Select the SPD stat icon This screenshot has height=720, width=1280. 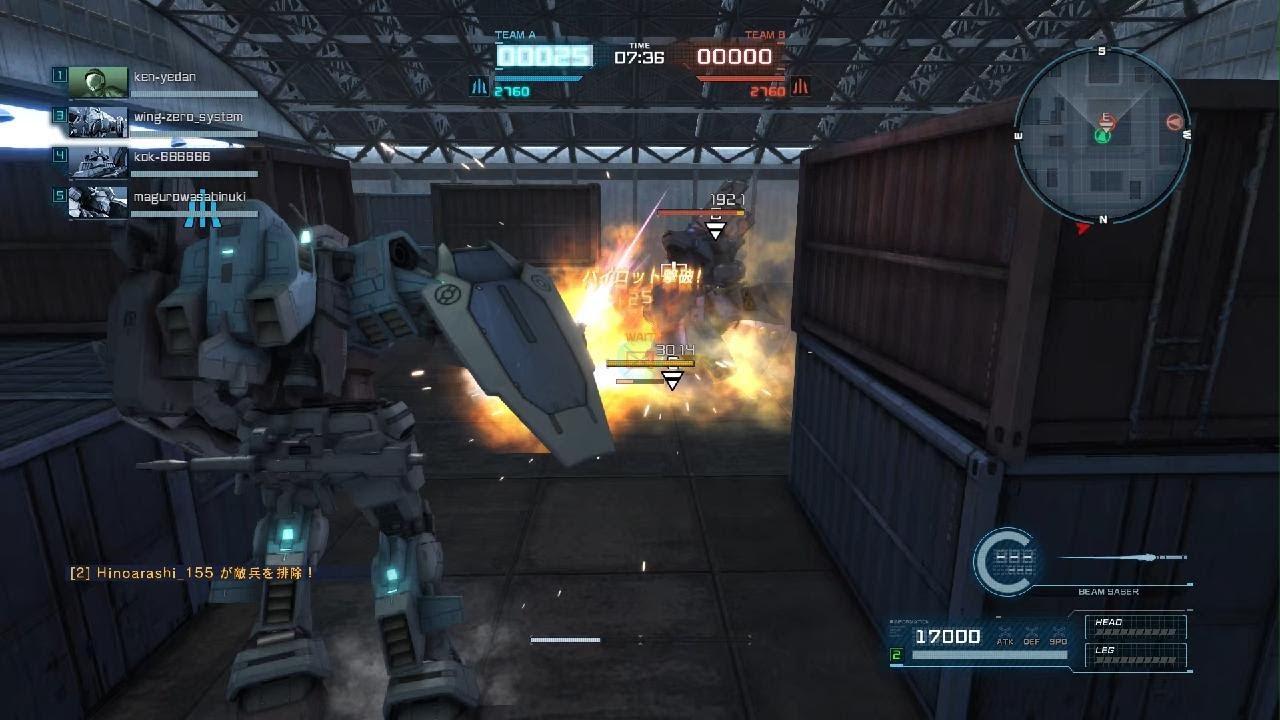[x=1059, y=635]
